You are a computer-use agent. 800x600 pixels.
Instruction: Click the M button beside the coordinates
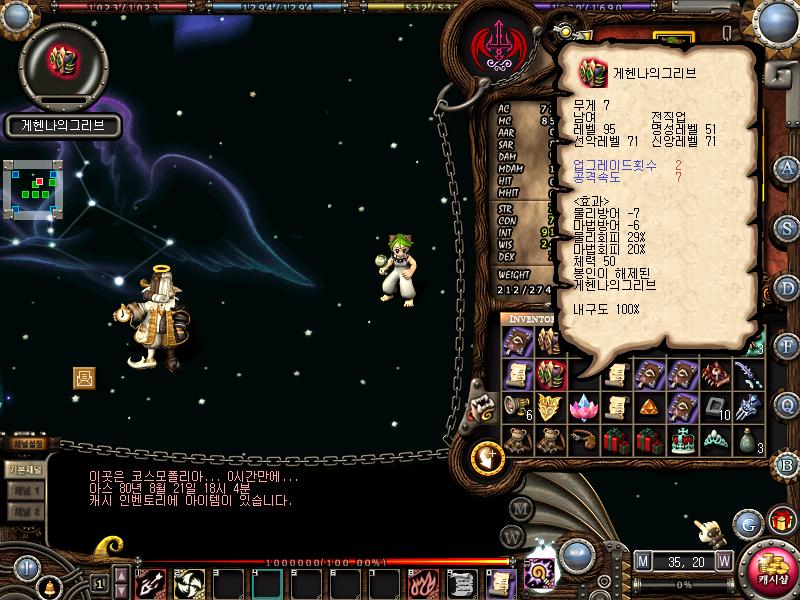click(x=642, y=560)
